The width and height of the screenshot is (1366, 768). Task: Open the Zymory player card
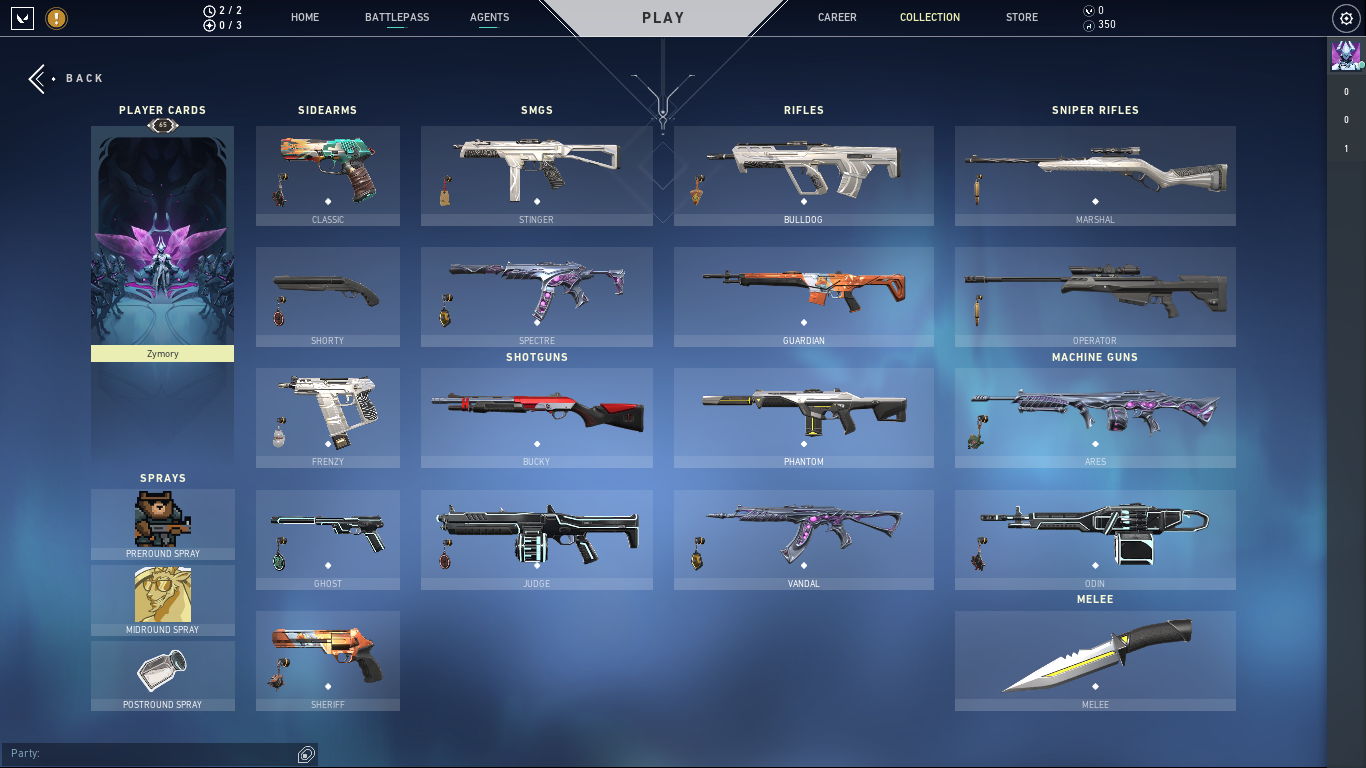[162, 240]
